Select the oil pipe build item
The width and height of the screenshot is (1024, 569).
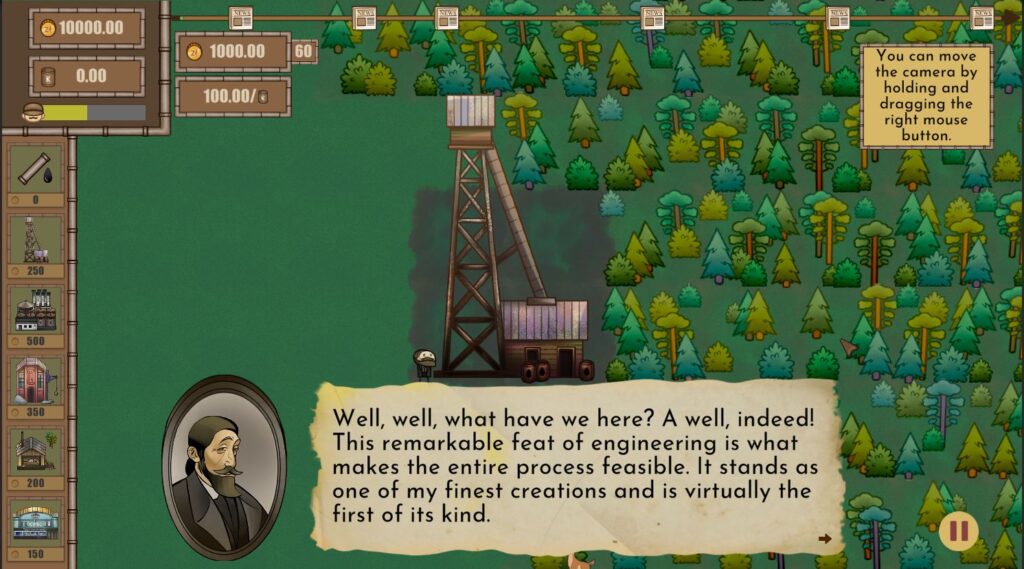[36, 168]
